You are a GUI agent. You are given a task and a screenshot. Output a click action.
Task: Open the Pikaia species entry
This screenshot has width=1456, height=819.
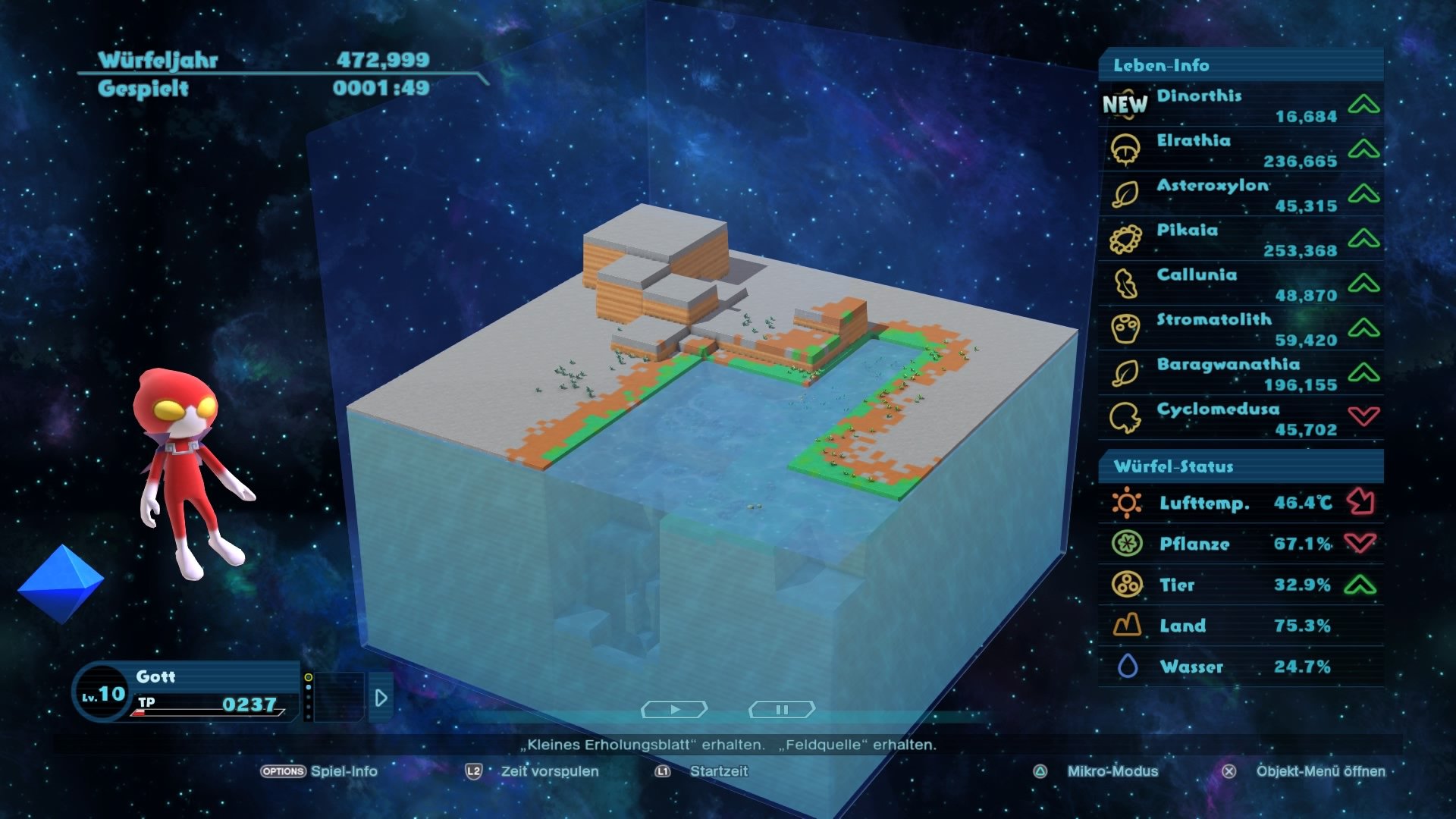click(x=1241, y=240)
